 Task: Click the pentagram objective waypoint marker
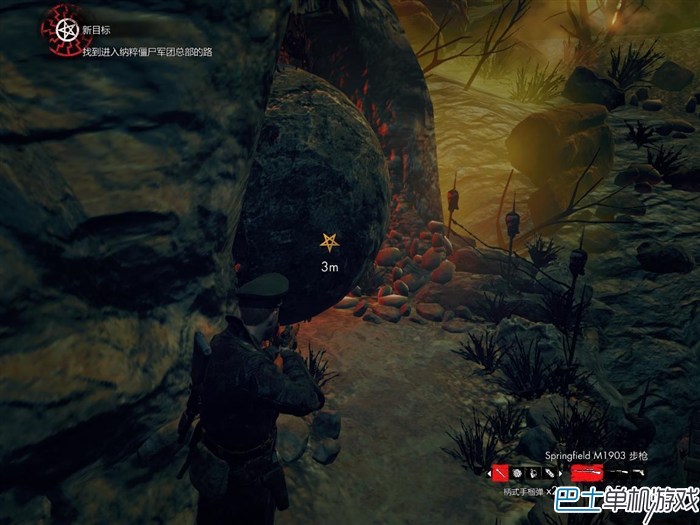pos(328,241)
